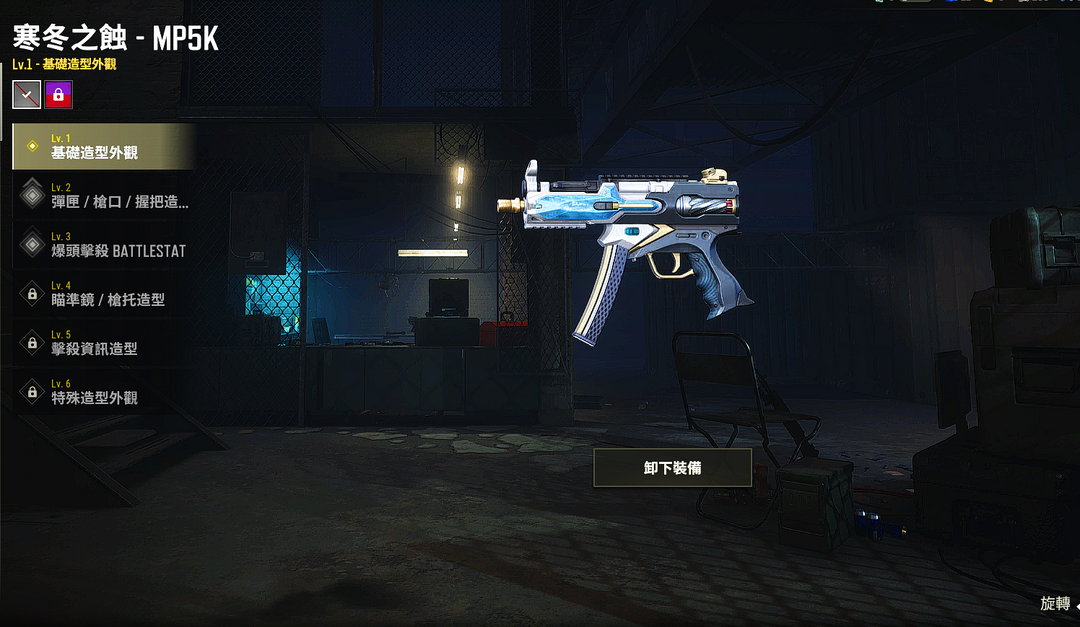Choose Lv.2 彈匣 / 槍口 / 握把 entry
Viewport: 1080px width, 627px height.
tap(102, 195)
